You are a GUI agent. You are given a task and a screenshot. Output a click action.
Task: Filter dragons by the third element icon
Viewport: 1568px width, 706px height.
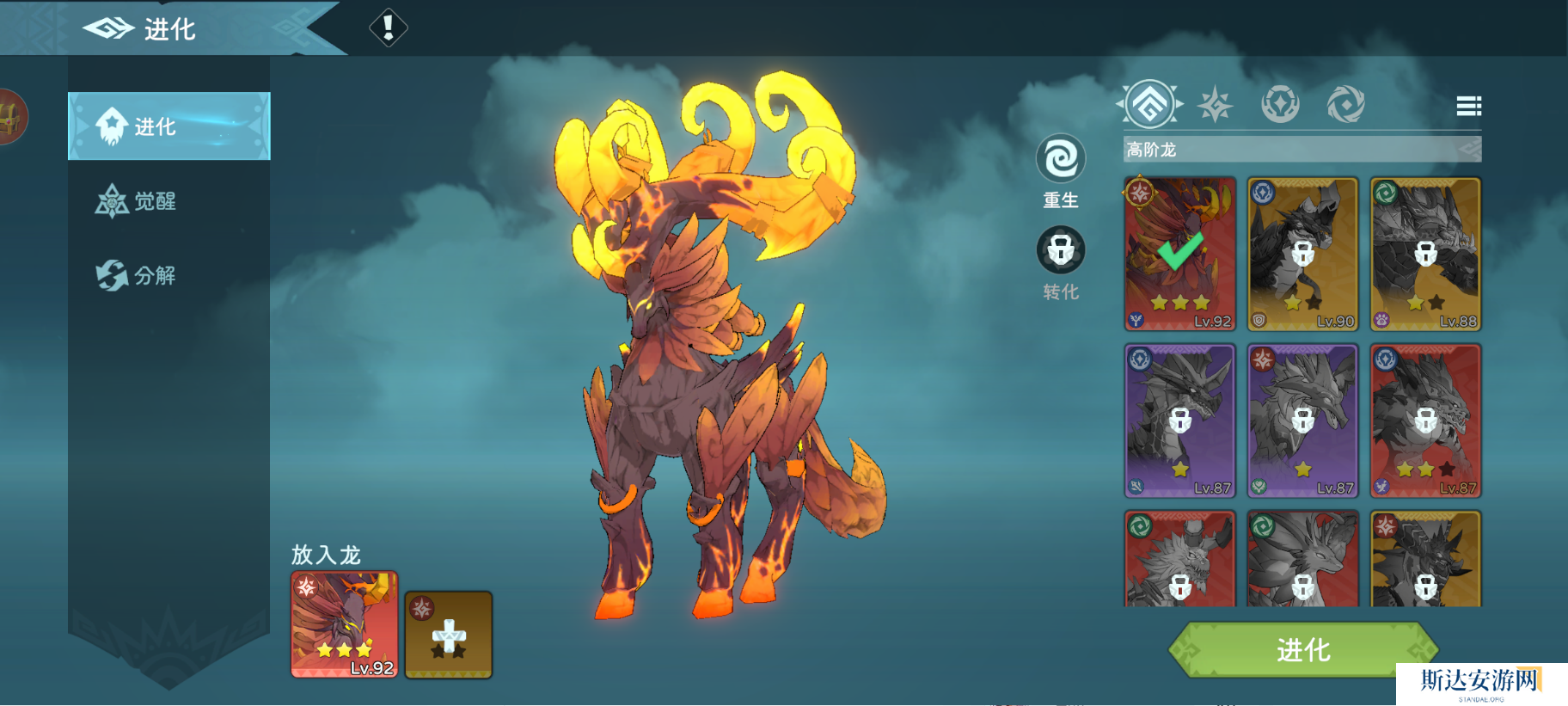point(1280,105)
